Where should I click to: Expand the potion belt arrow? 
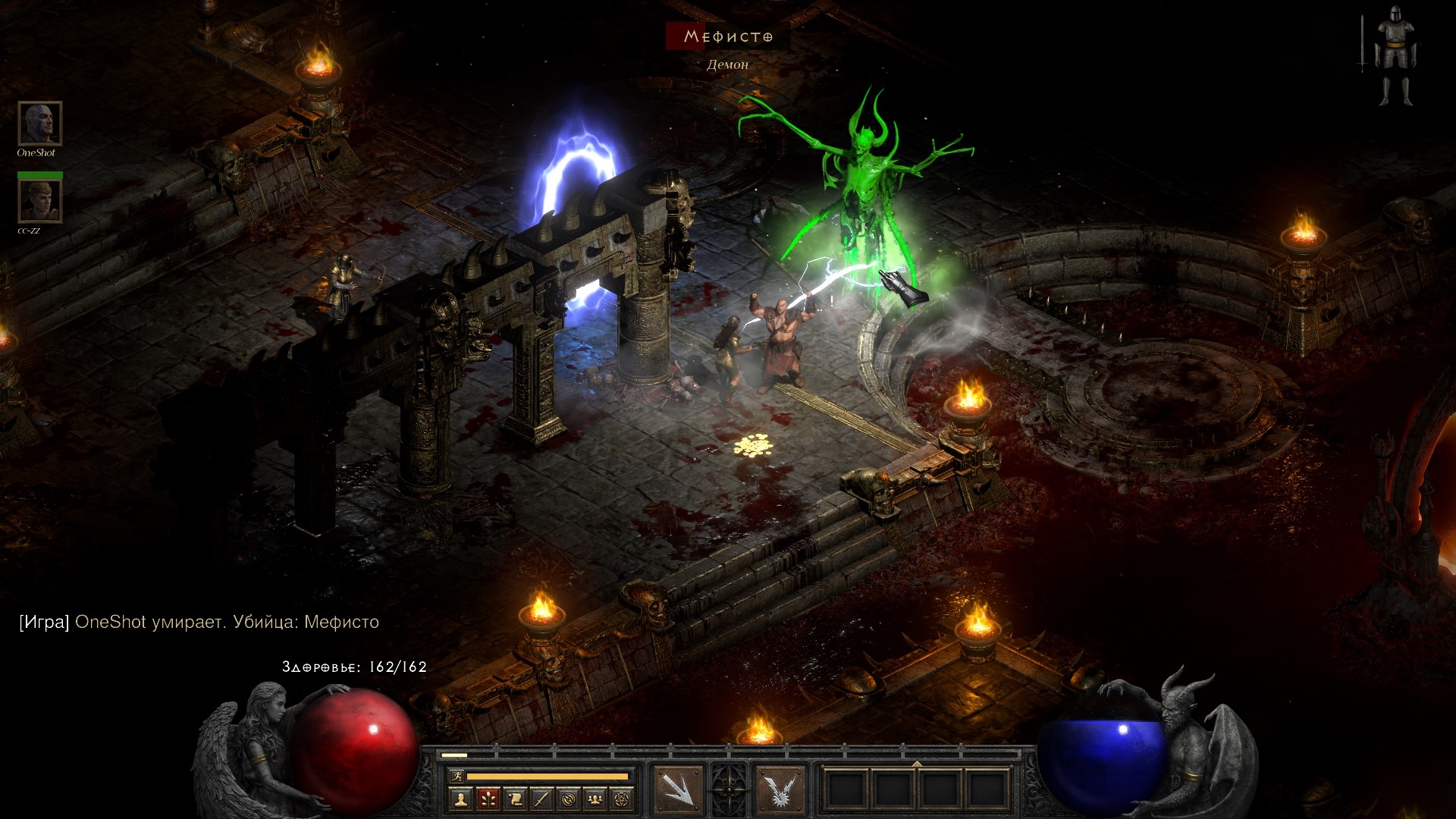pyautogui.click(x=917, y=764)
